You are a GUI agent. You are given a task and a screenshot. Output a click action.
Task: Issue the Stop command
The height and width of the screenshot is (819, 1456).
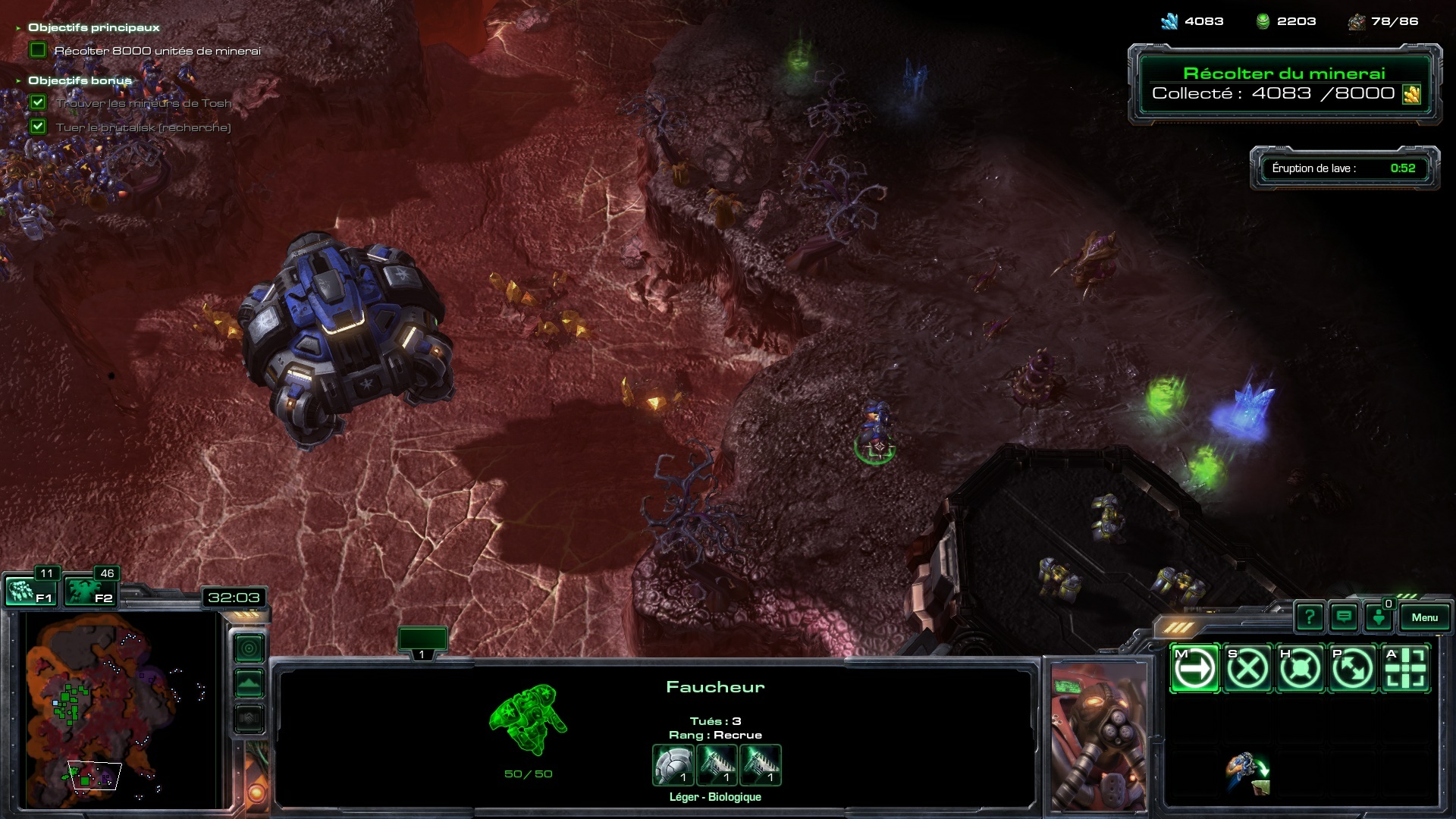1247,669
